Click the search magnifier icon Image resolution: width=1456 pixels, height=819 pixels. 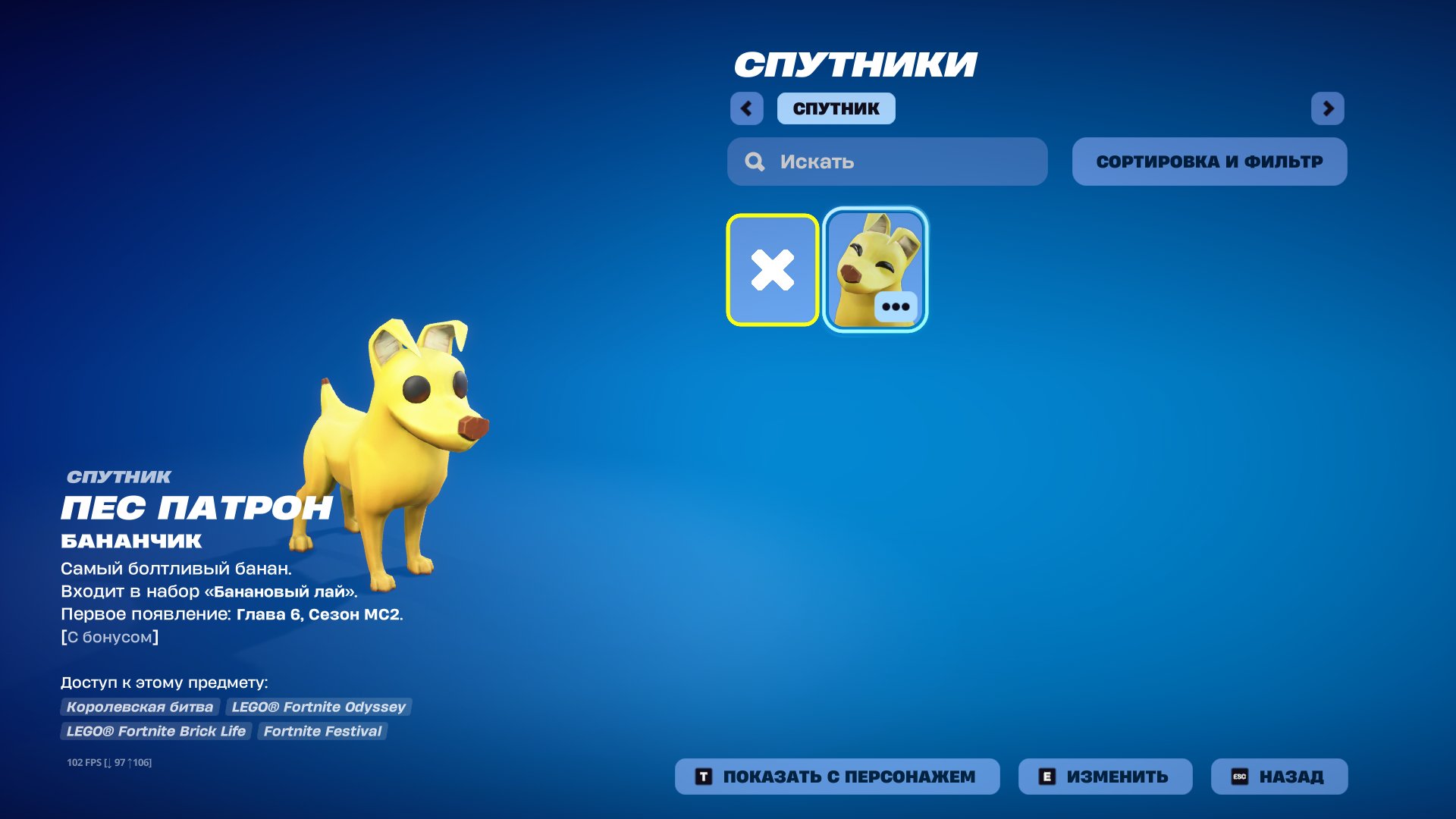point(754,162)
